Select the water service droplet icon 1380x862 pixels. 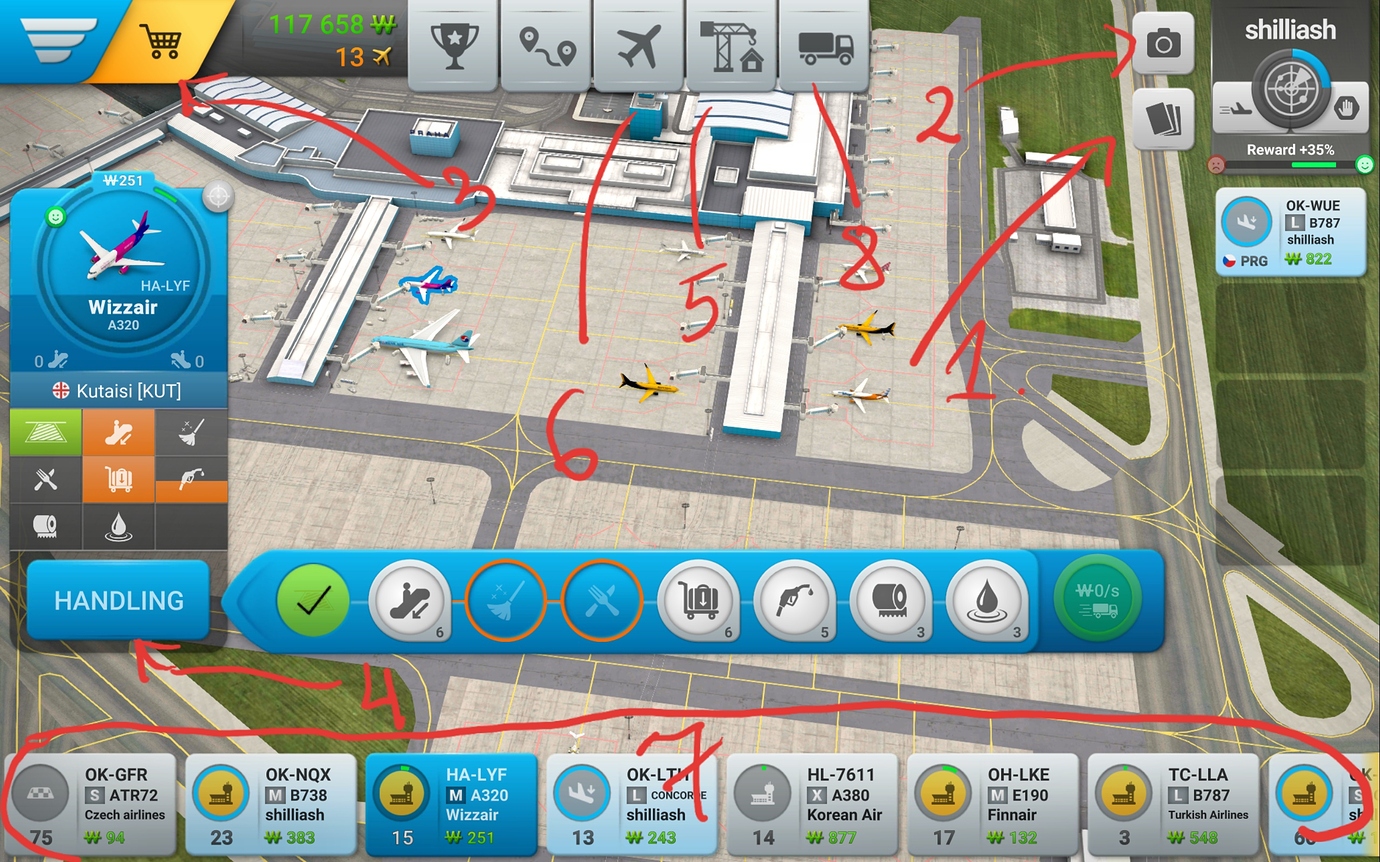987,601
